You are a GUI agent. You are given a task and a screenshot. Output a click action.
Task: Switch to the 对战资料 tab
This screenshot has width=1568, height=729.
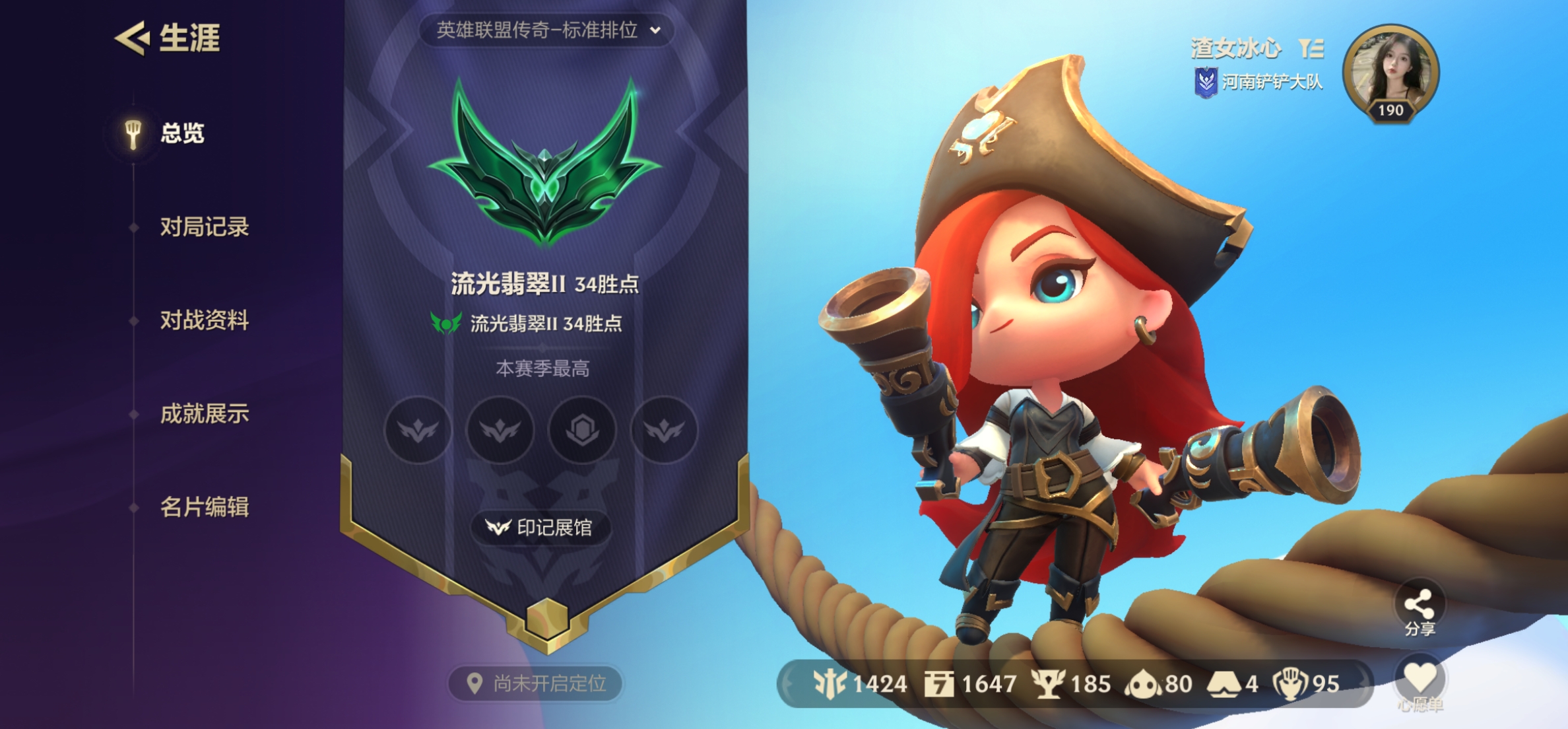tap(204, 321)
